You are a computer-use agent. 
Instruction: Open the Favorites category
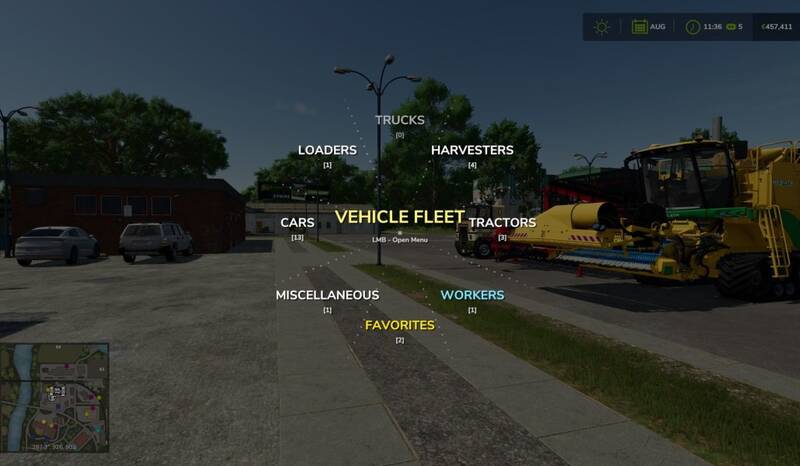click(x=399, y=325)
